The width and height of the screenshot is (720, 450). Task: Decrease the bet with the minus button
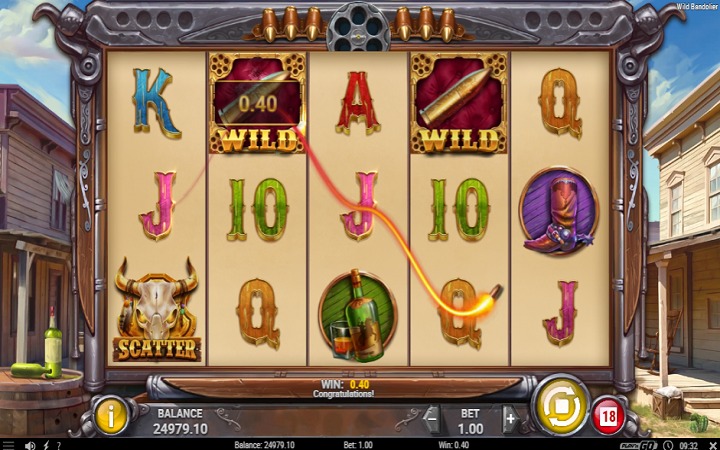pyautogui.click(x=432, y=420)
